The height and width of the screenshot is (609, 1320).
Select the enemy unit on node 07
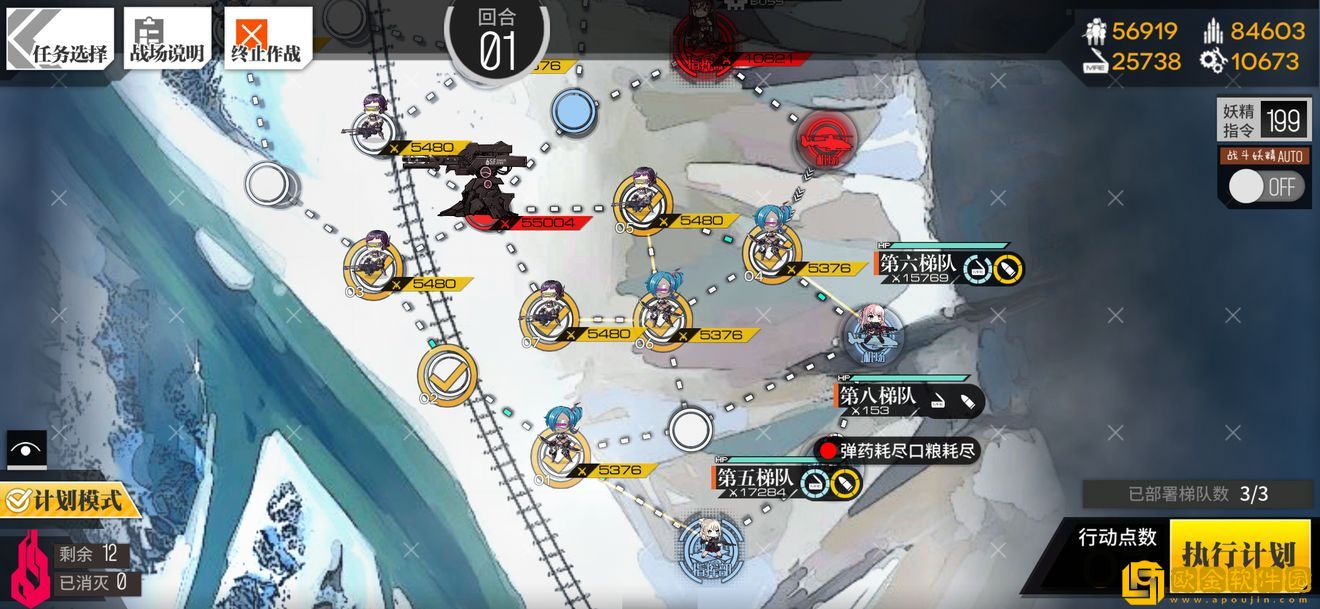tap(548, 313)
